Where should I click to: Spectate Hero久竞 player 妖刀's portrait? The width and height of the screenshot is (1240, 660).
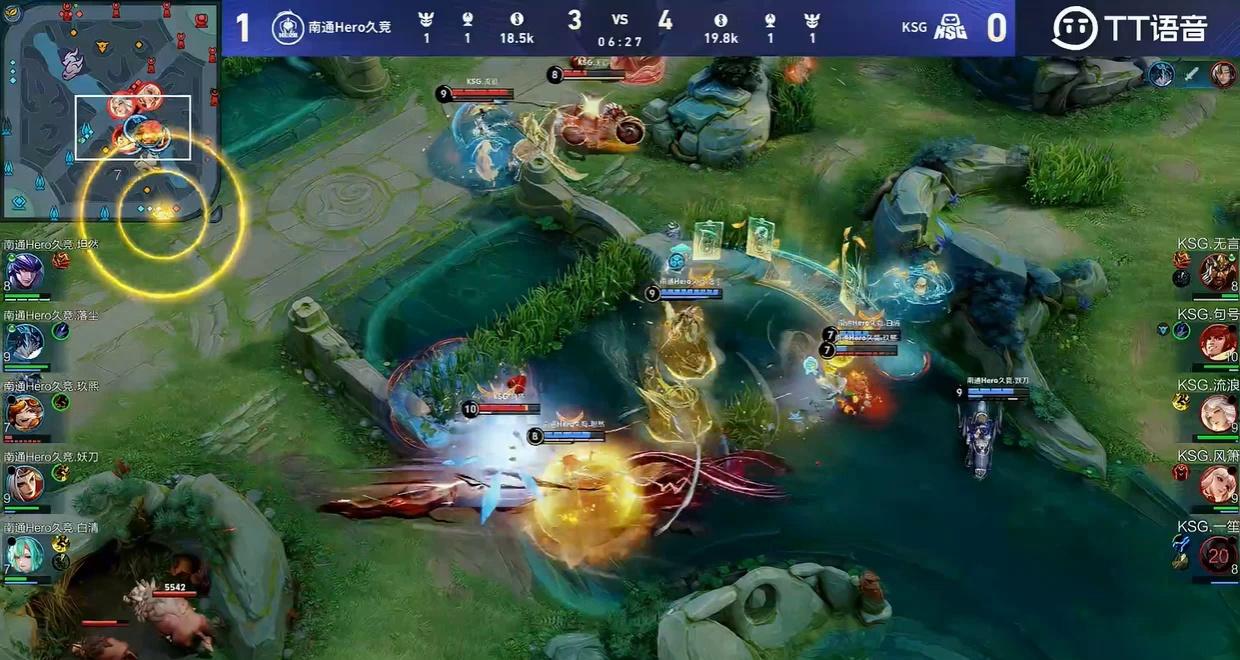pos(24,483)
